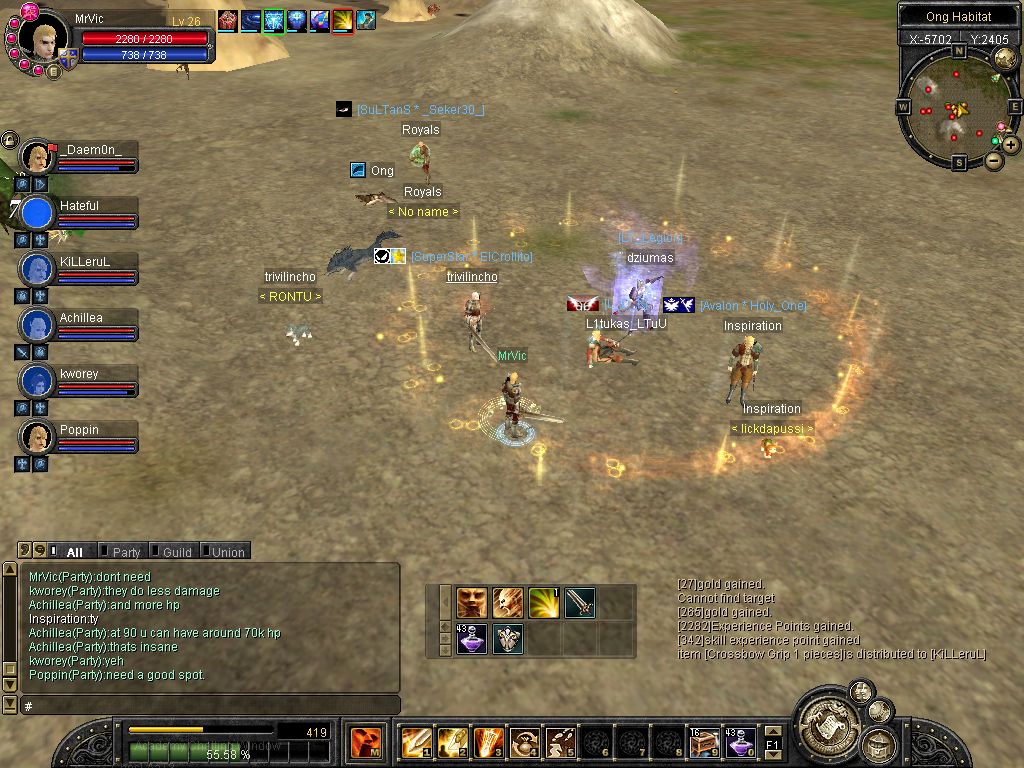This screenshot has height=768, width=1024.
Task: Click the yellow burst buff icon
Action: [x=343, y=20]
